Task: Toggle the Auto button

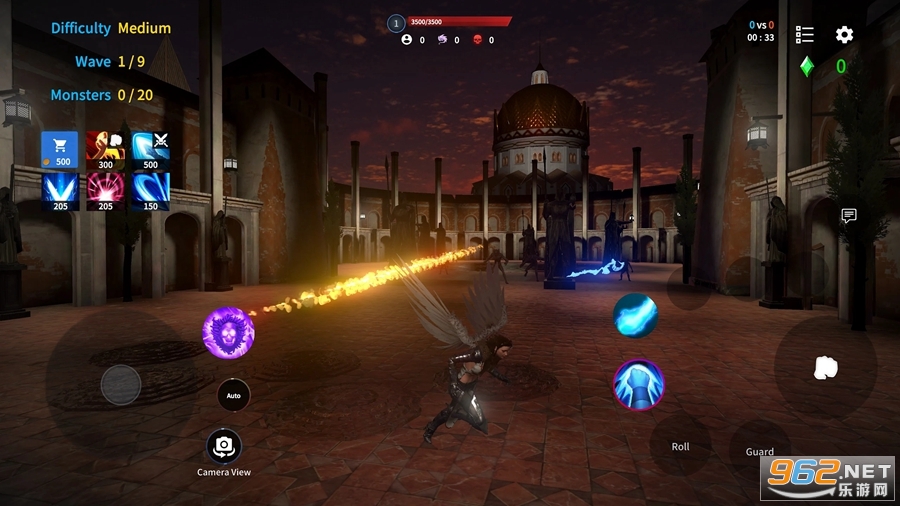Action: [233, 395]
